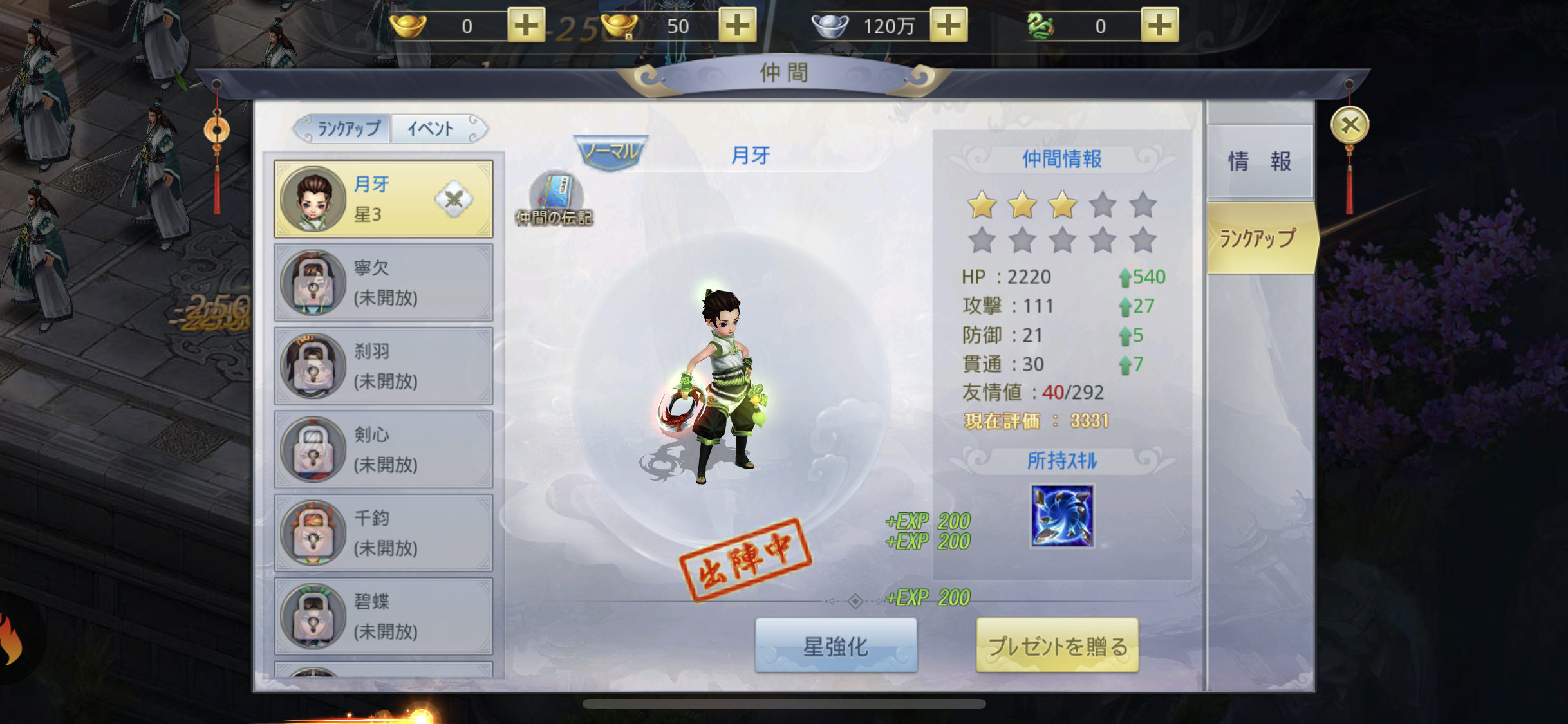Close the 仲間 companion window

point(1350,125)
